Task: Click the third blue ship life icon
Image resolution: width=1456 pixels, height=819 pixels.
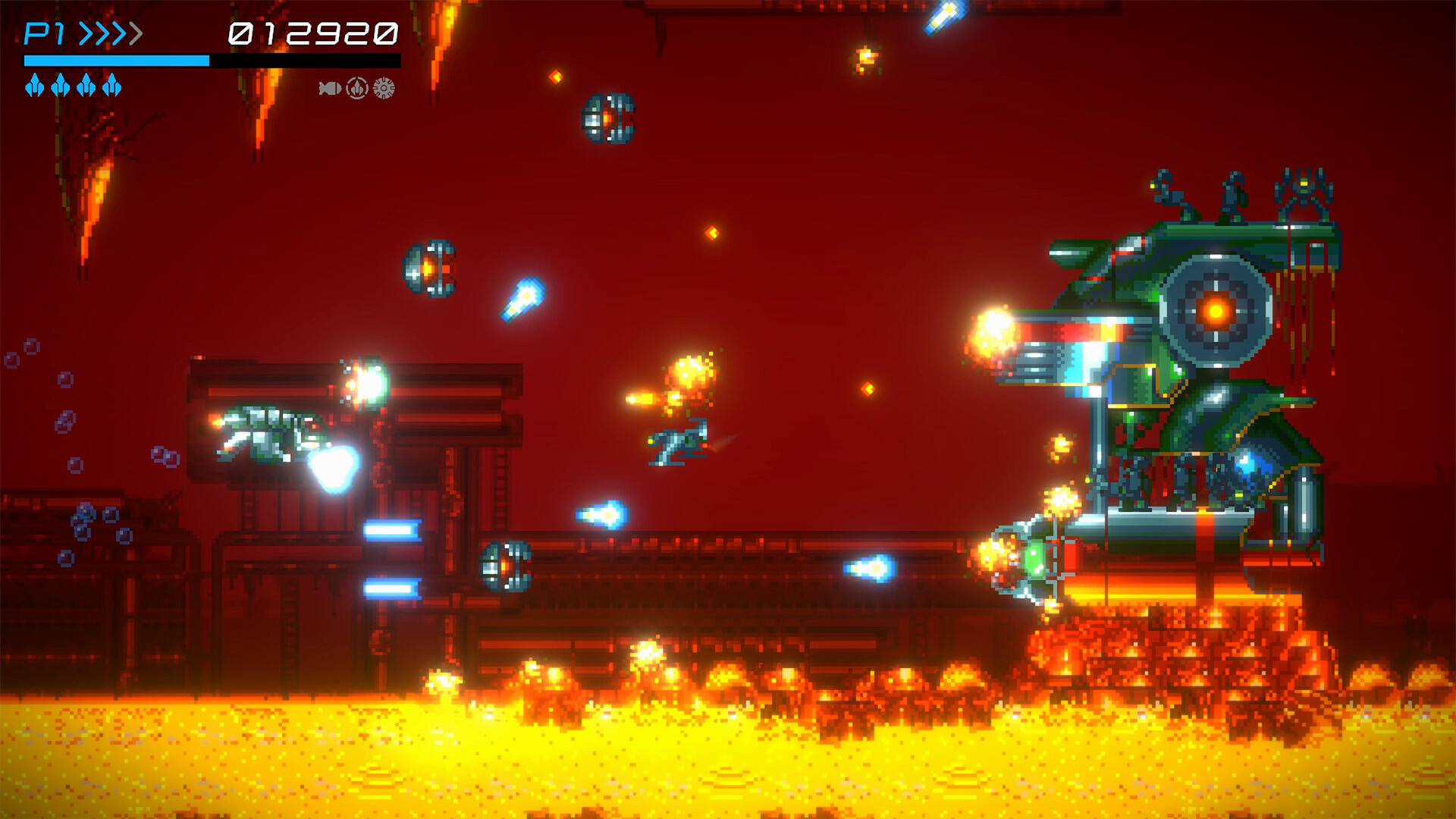Action: (86, 86)
